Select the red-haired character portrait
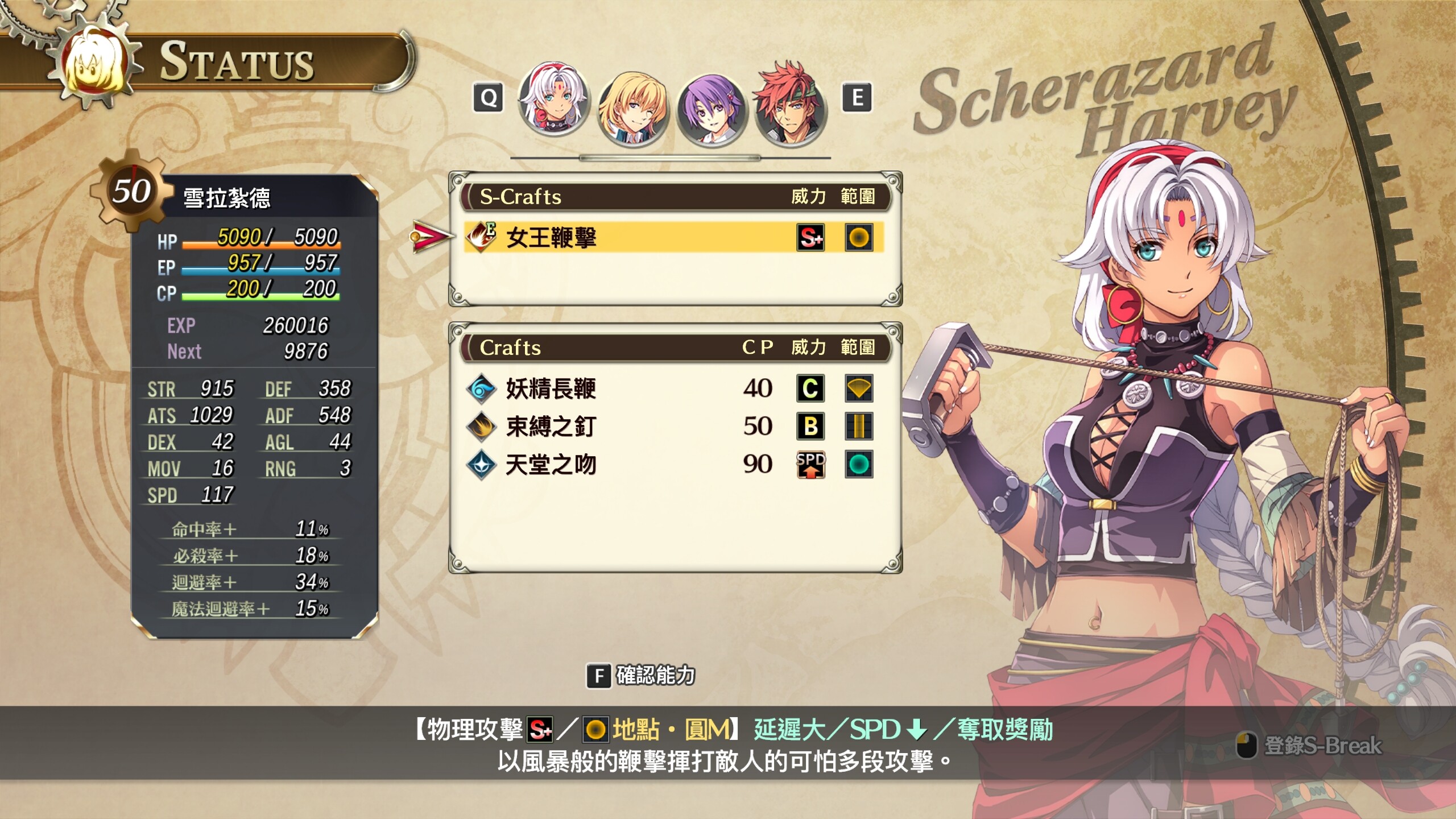The image size is (1456, 819). tap(791, 105)
